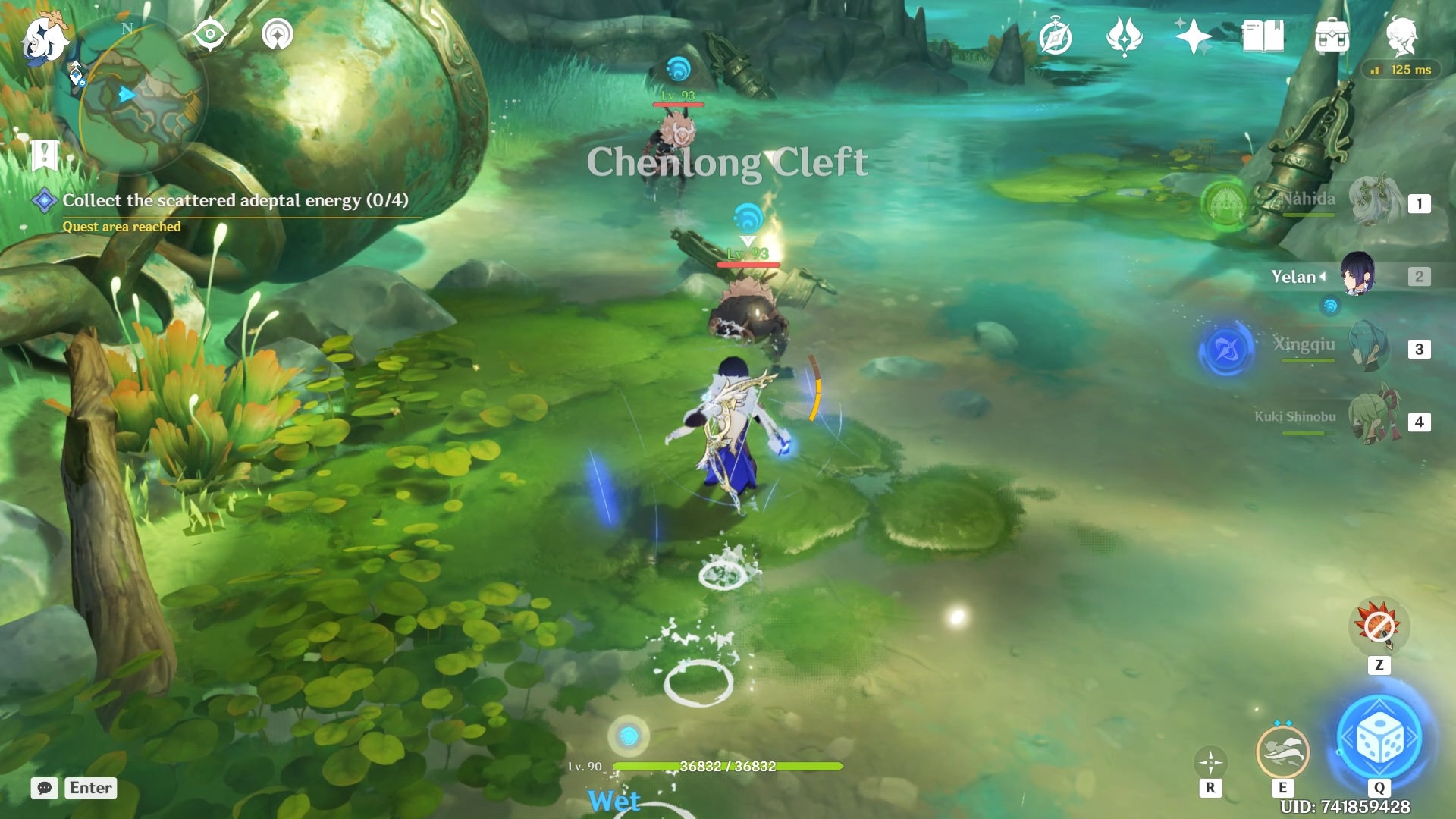Open the Wish menu star icon
The height and width of the screenshot is (819, 1456).
click(1194, 36)
